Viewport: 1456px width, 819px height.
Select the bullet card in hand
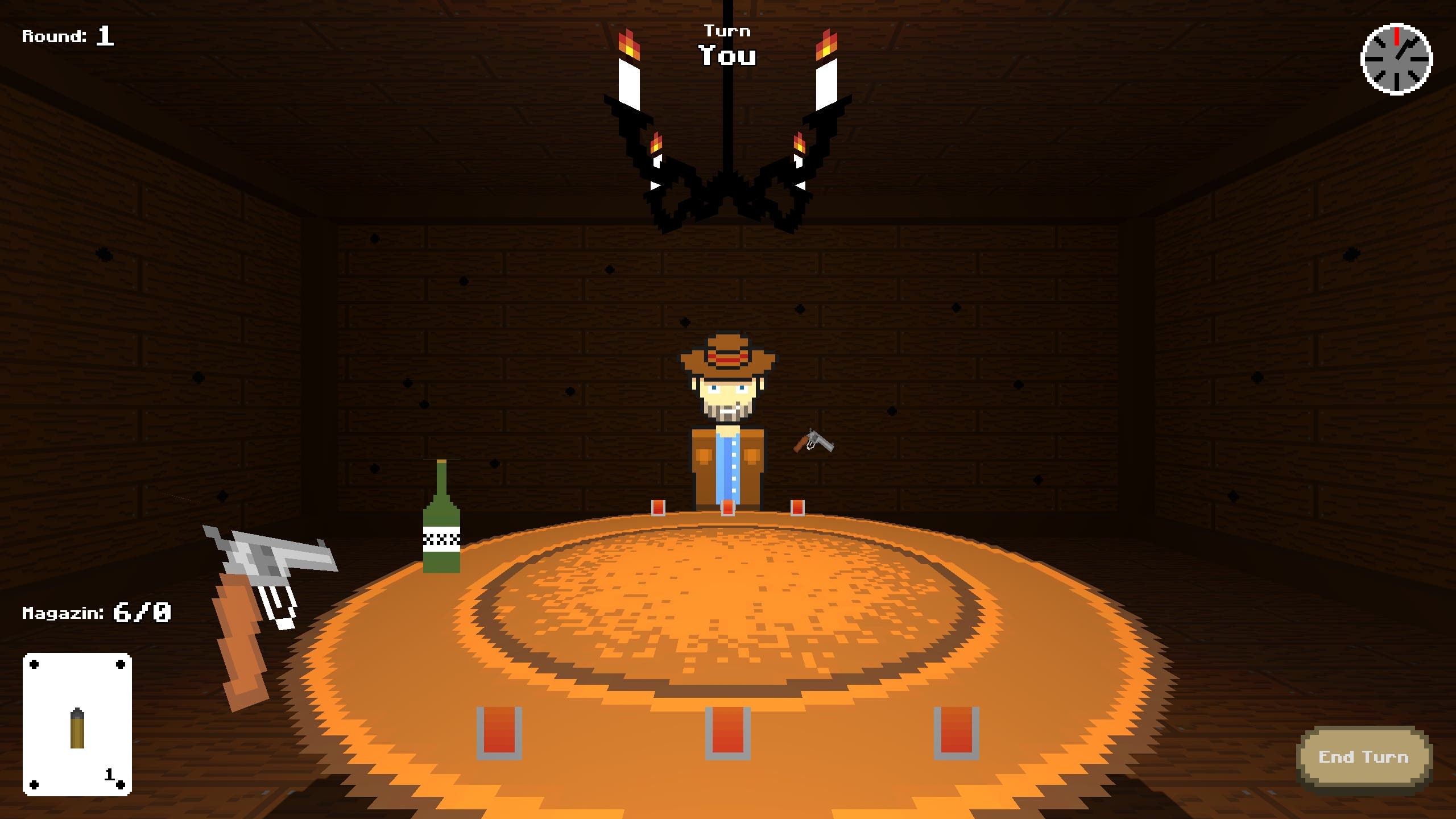[x=77, y=724]
